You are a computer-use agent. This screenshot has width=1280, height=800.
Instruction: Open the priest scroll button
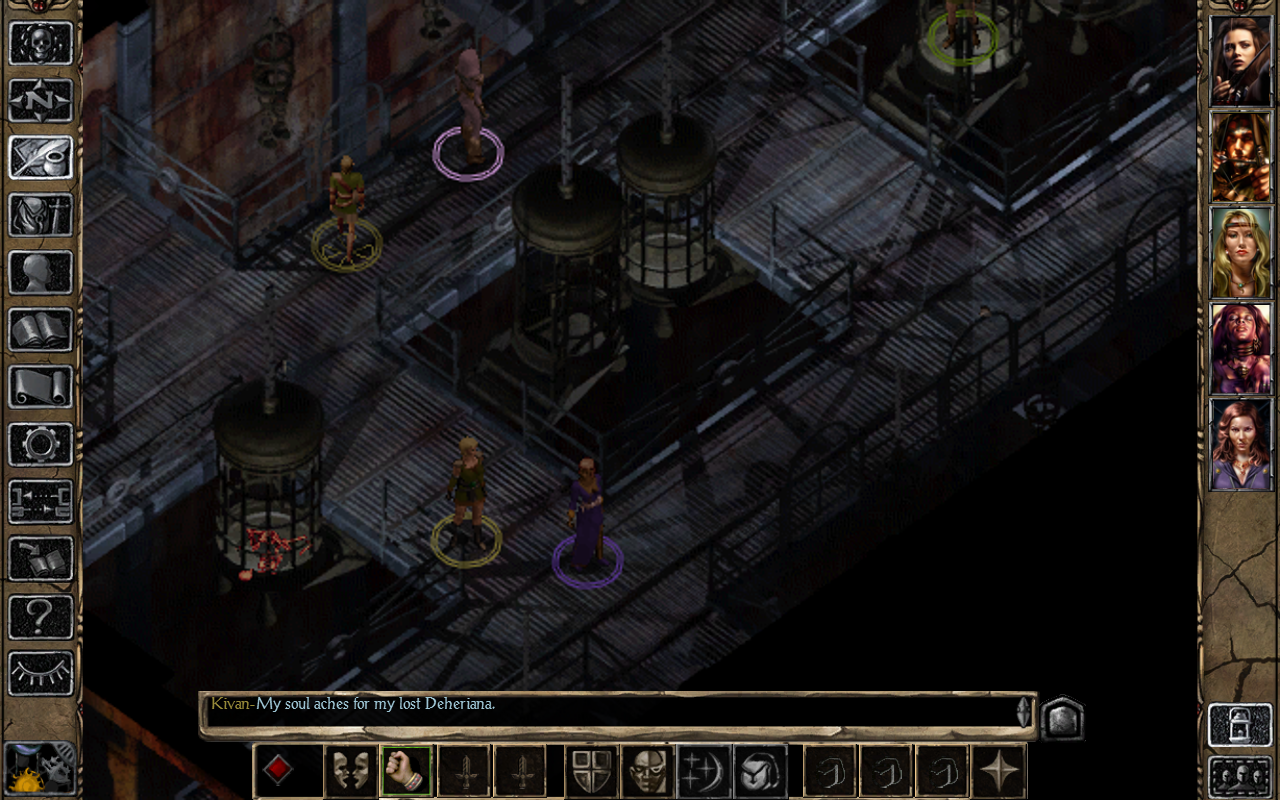41,386
